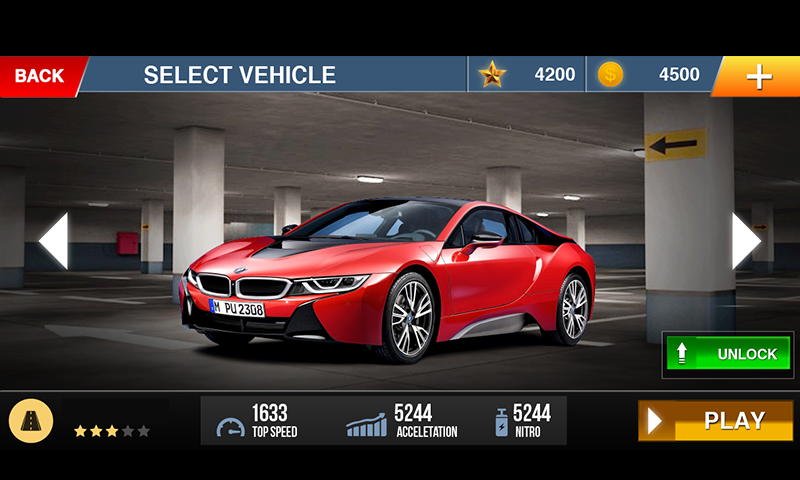Go back using the red BACK button
This screenshot has width=800, height=480.
pyautogui.click(x=40, y=76)
